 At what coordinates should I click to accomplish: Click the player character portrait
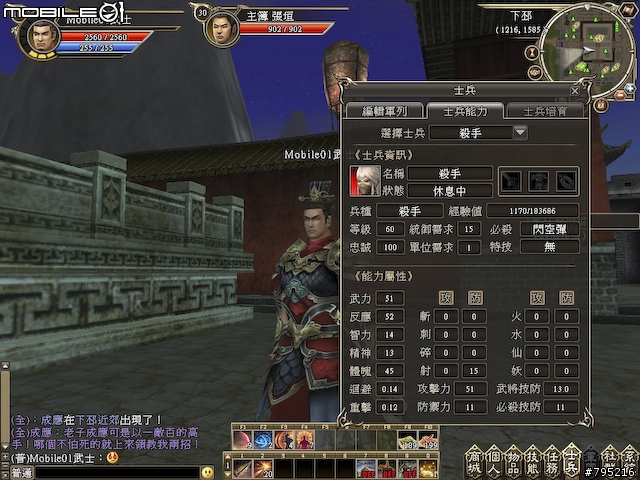click(x=37, y=38)
